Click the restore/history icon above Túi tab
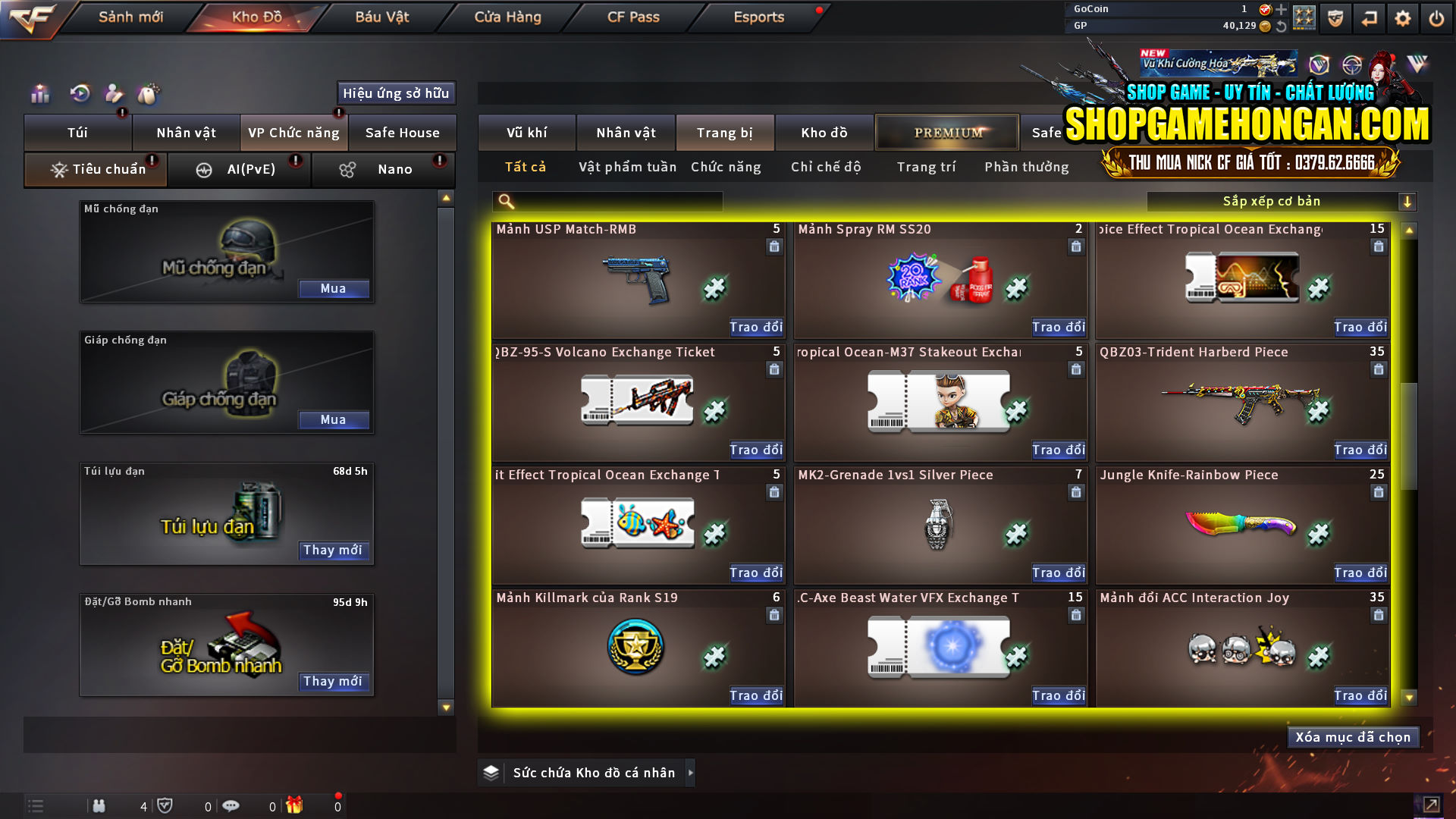The width and height of the screenshot is (1456, 819). (x=78, y=95)
